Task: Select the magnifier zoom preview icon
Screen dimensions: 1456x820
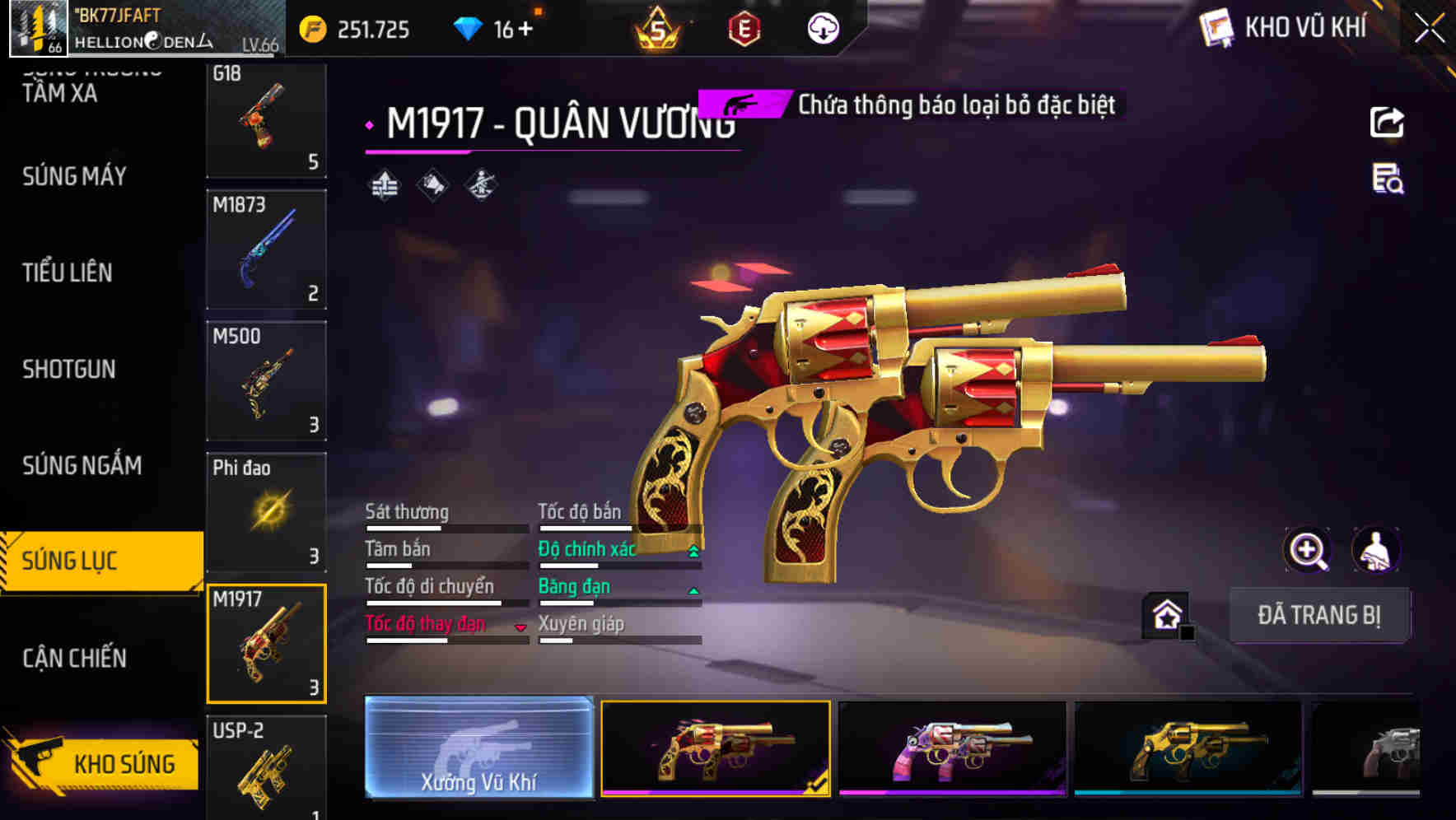Action: tap(1305, 550)
